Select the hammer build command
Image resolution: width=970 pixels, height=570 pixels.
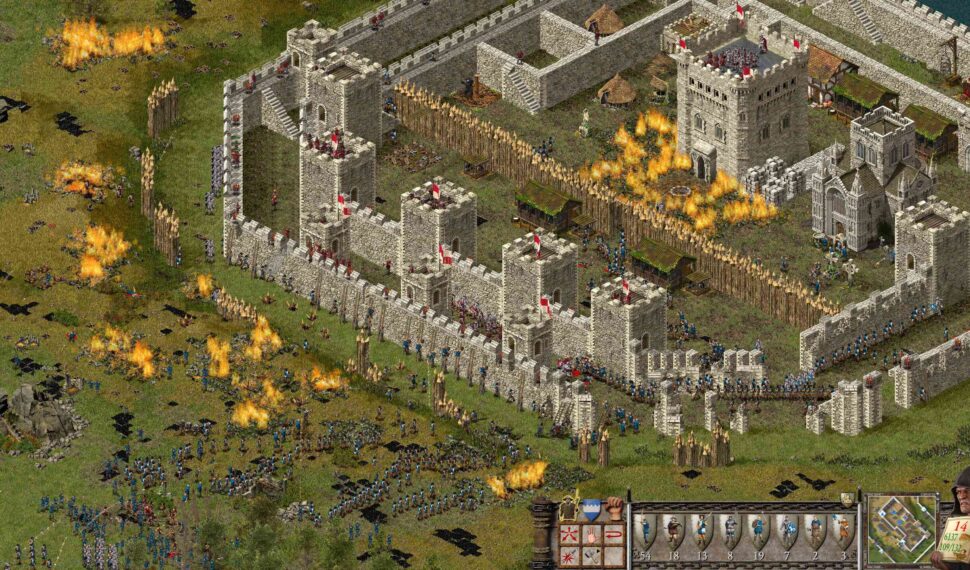(x=593, y=555)
